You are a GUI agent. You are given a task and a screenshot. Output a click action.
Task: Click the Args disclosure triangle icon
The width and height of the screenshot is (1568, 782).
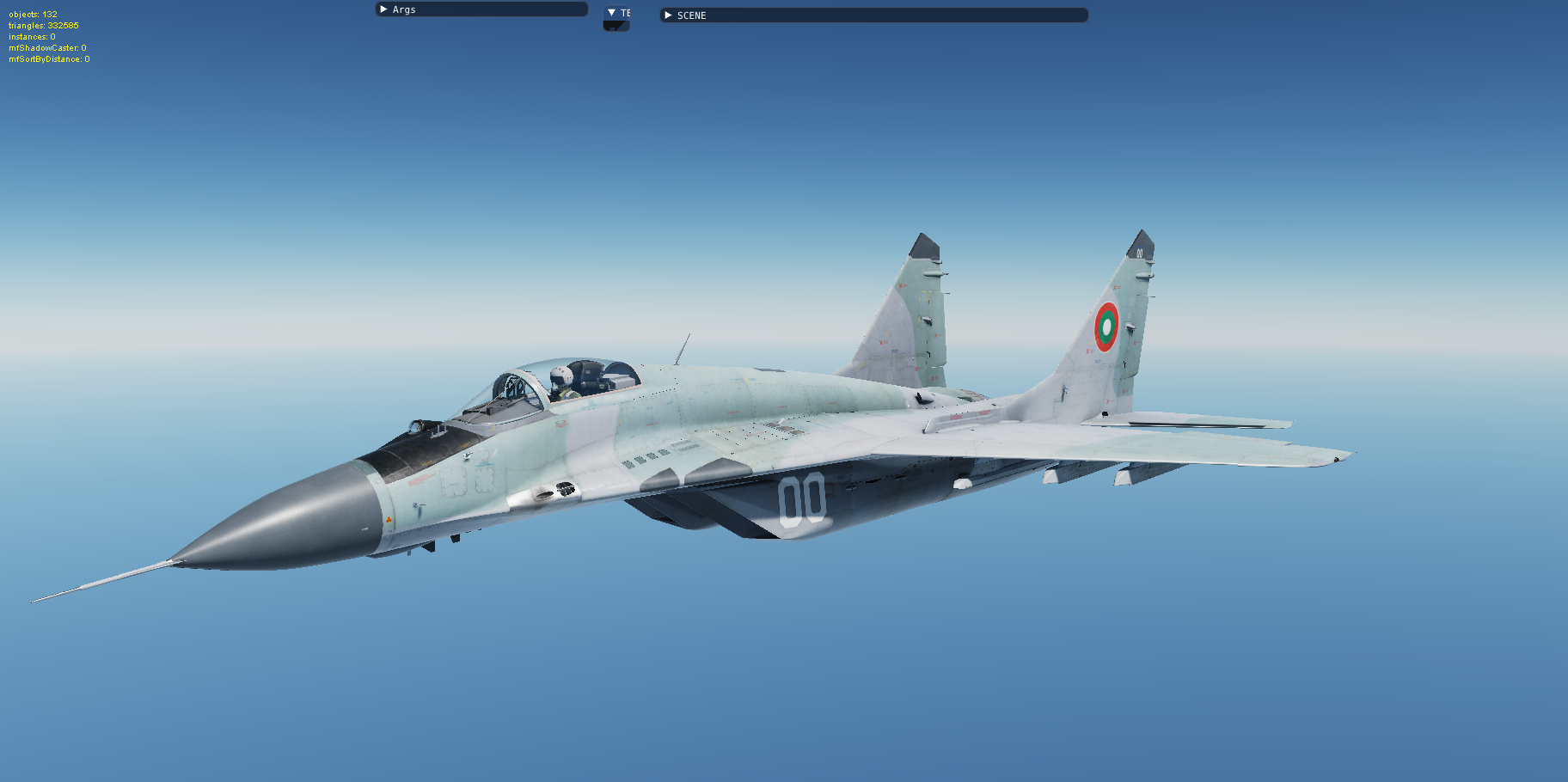pos(384,9)
